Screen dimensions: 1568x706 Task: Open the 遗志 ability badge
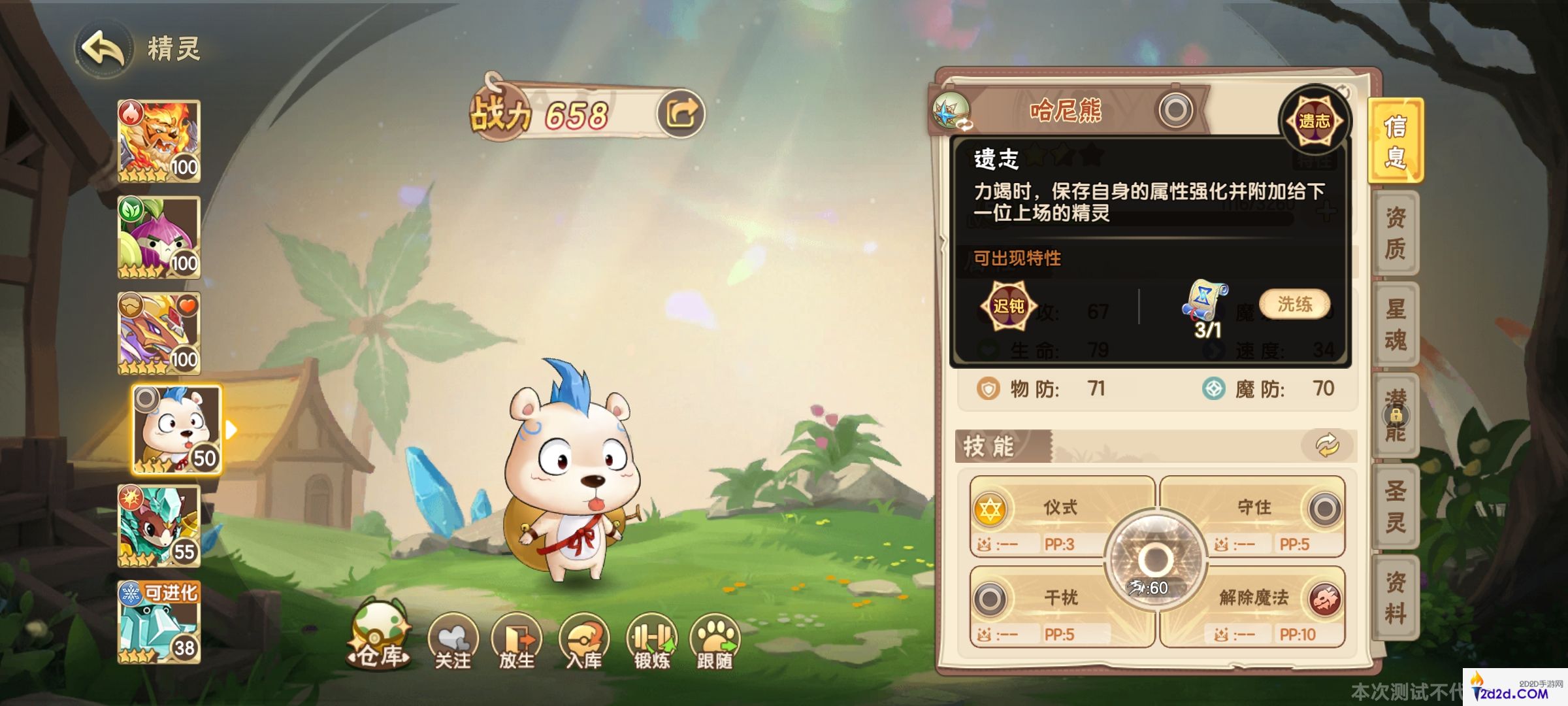pos(1315,120)
